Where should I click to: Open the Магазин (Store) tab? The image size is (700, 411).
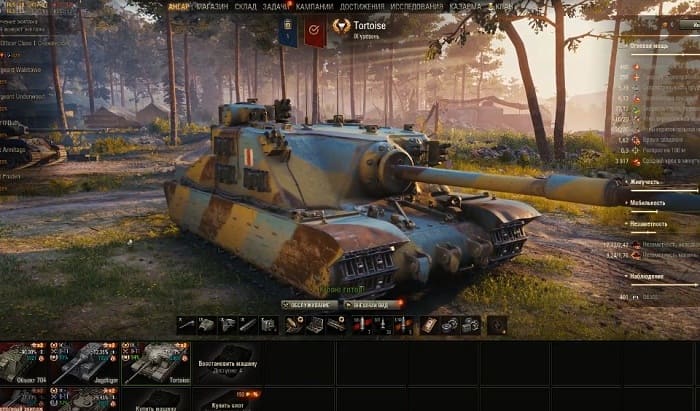211,6
